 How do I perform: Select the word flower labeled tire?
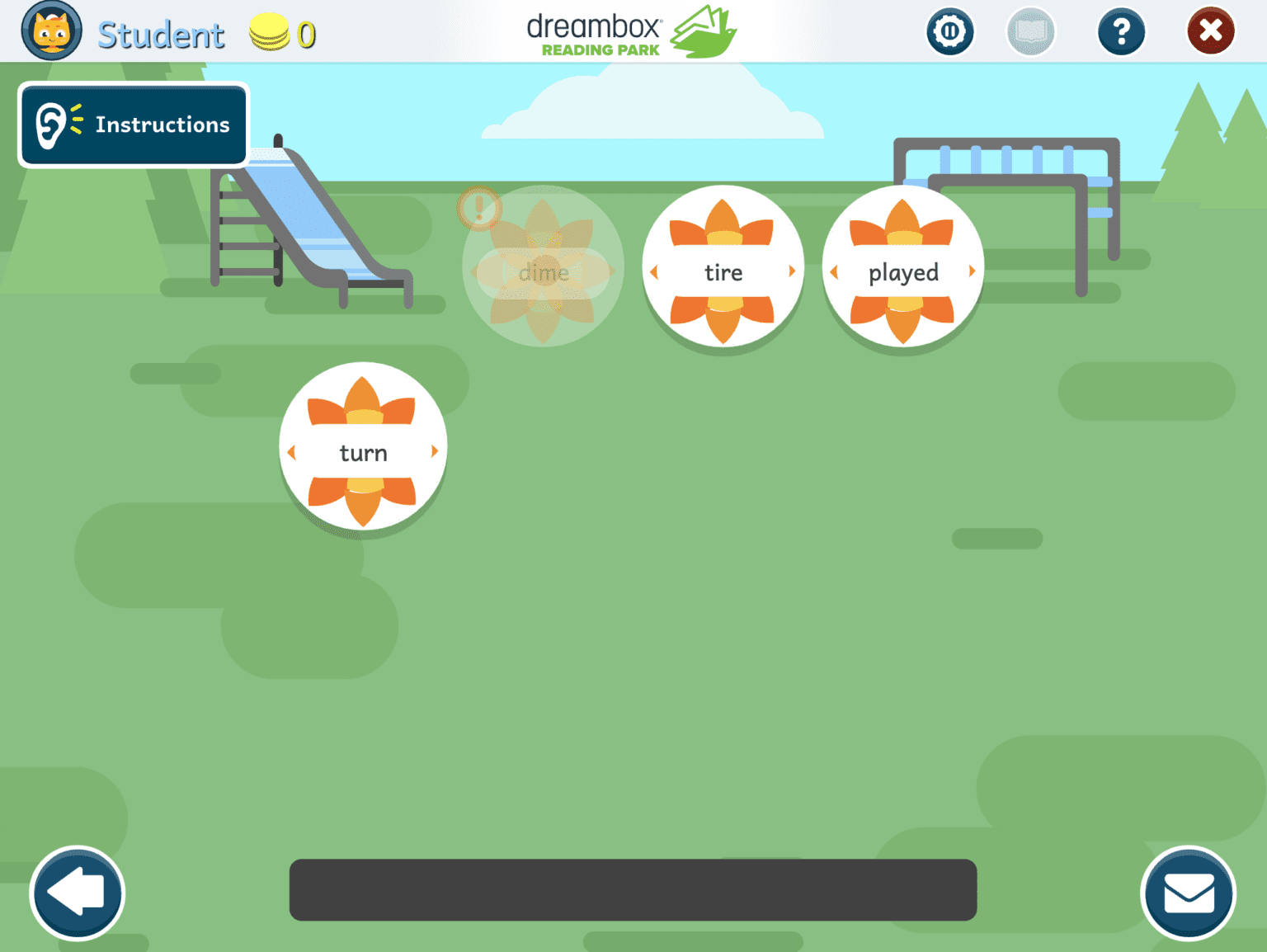(x=723, y=272)
